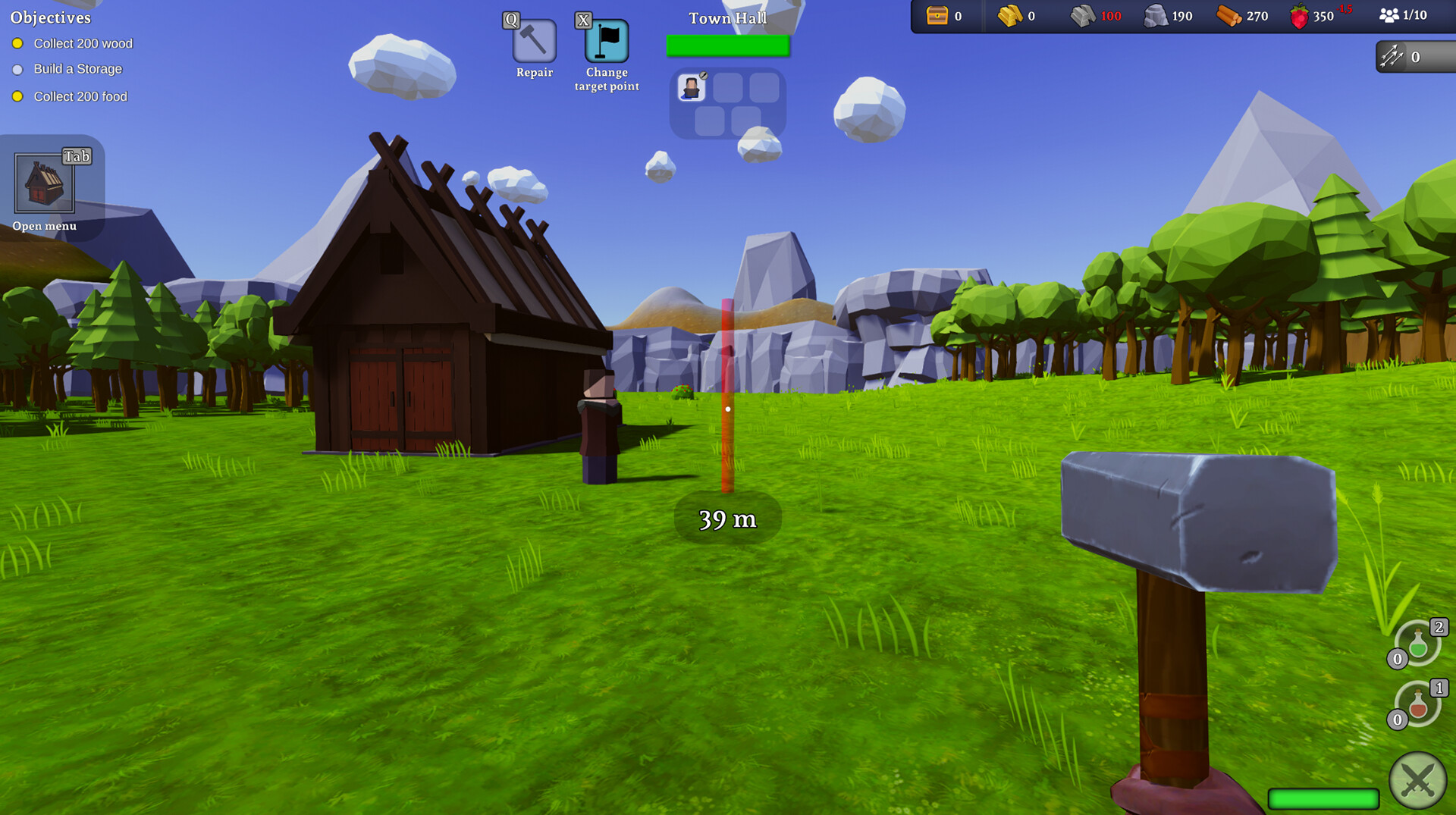This screenshot has width=1456, height=815.
Task: Toggle the Collect 200 food objective marker
Action: point(17,96)
